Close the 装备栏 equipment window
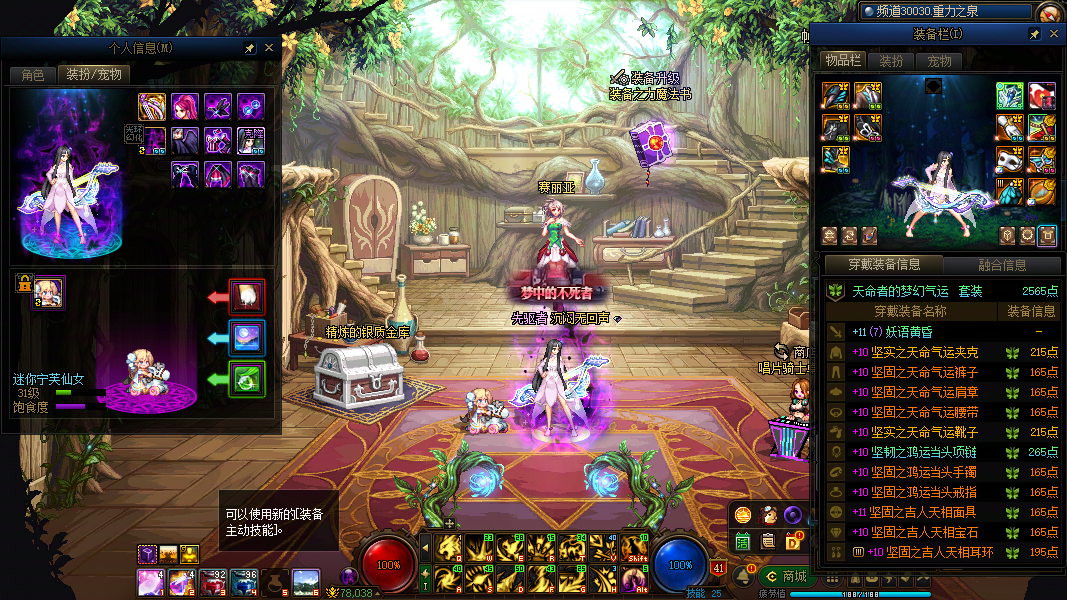 tap(1053, 34)
